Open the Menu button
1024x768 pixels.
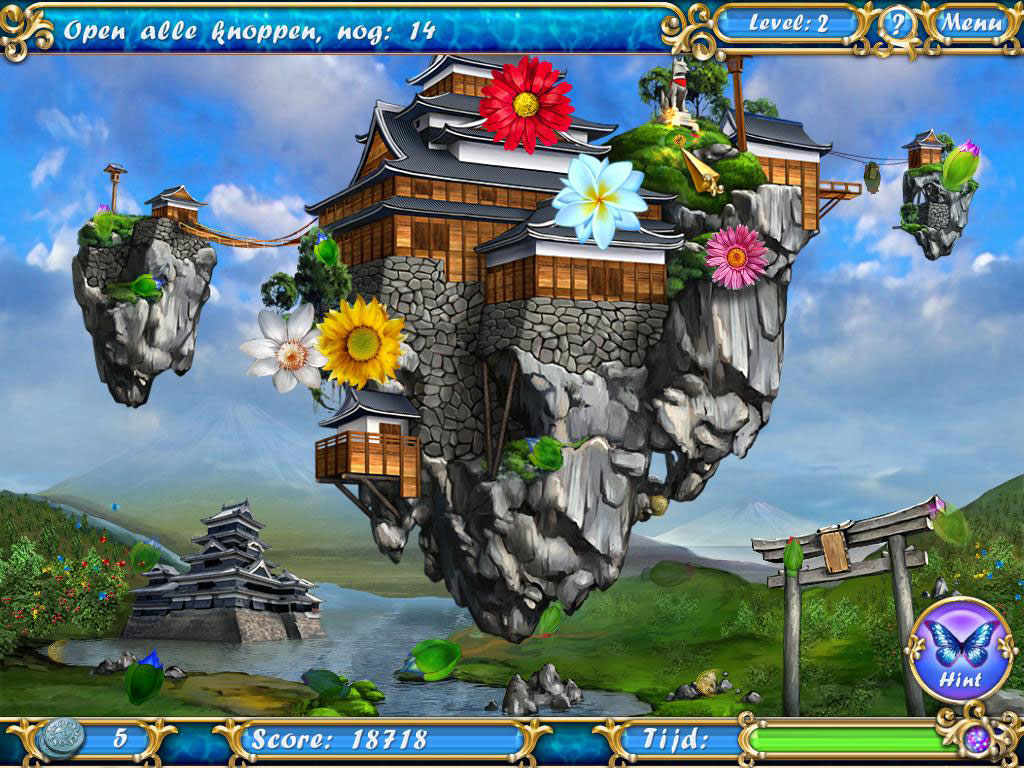(971, 23)
